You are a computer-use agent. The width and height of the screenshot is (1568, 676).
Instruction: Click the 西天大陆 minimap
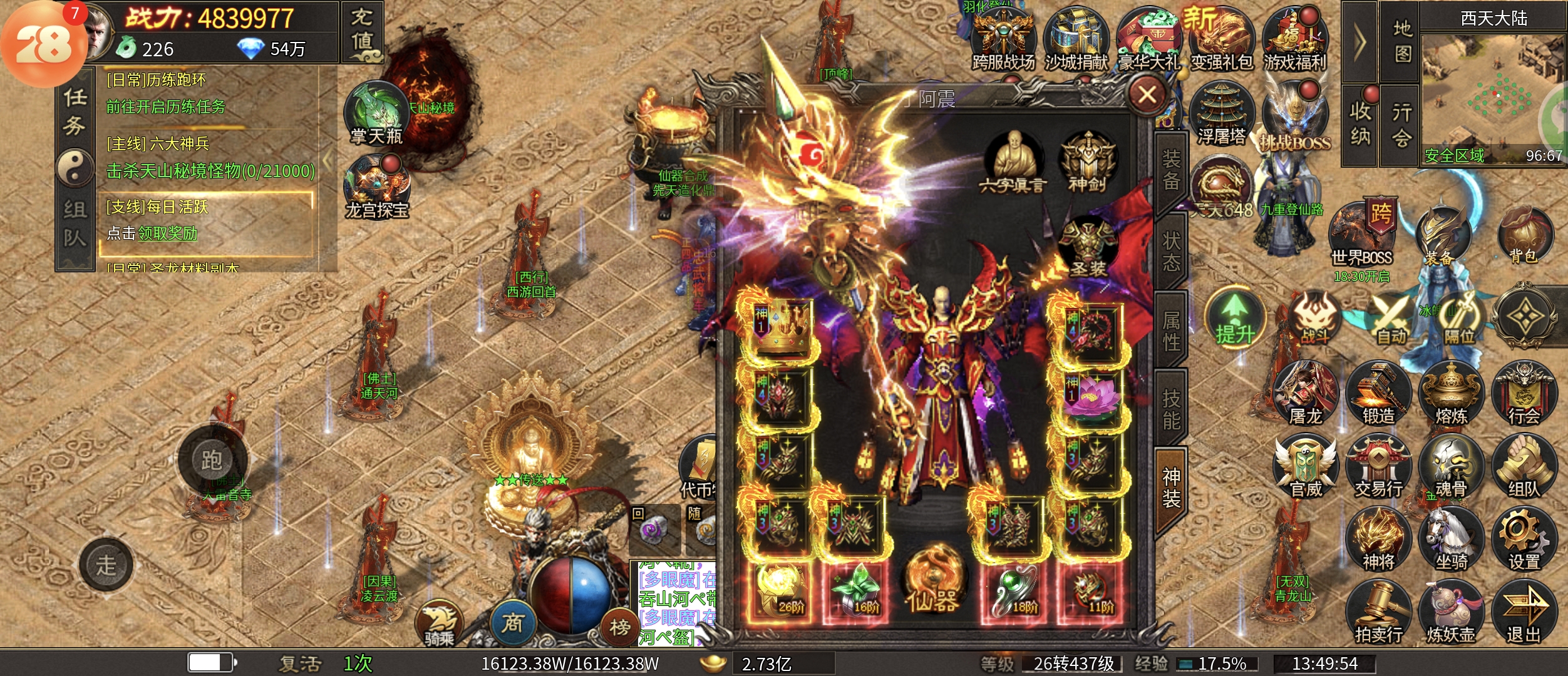1493,94
